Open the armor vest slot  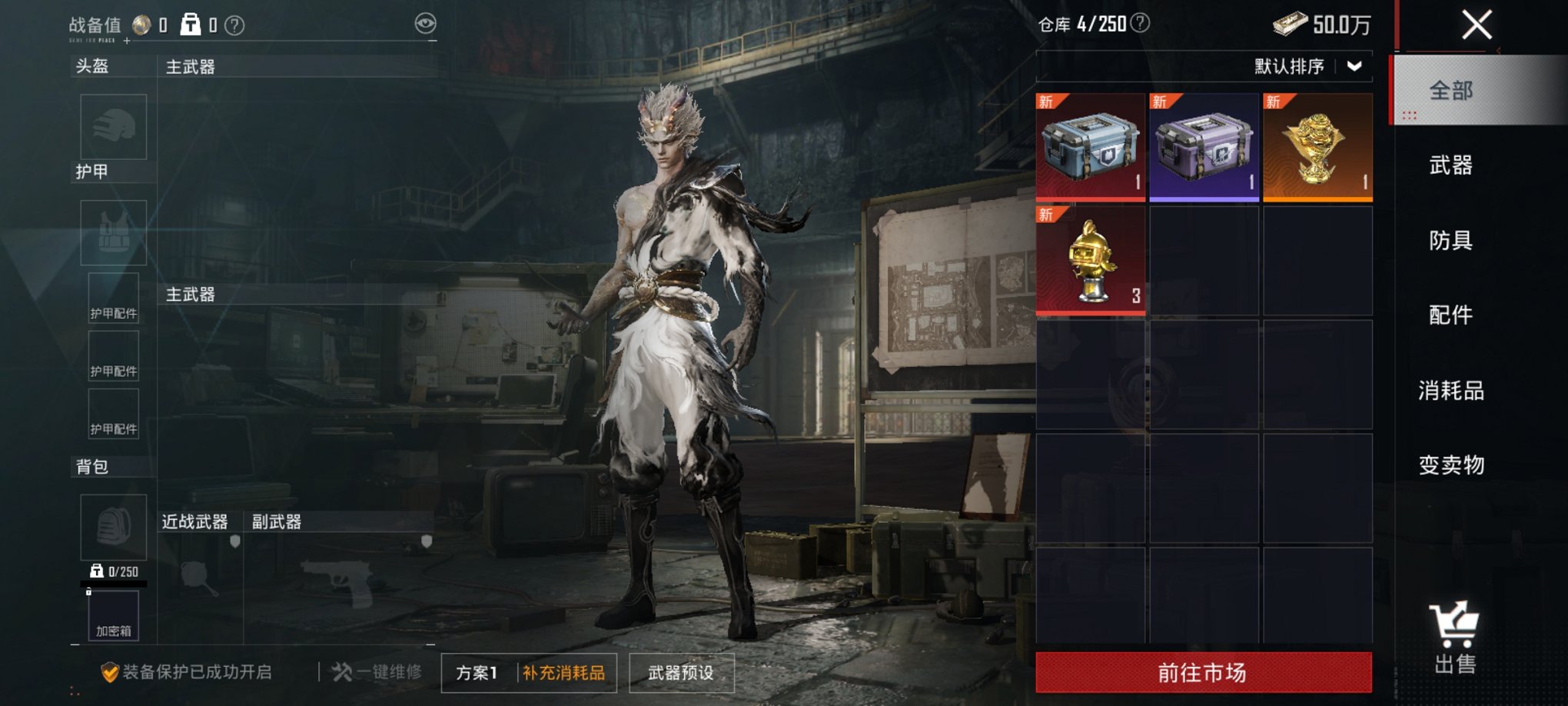[x=113, y=231]
